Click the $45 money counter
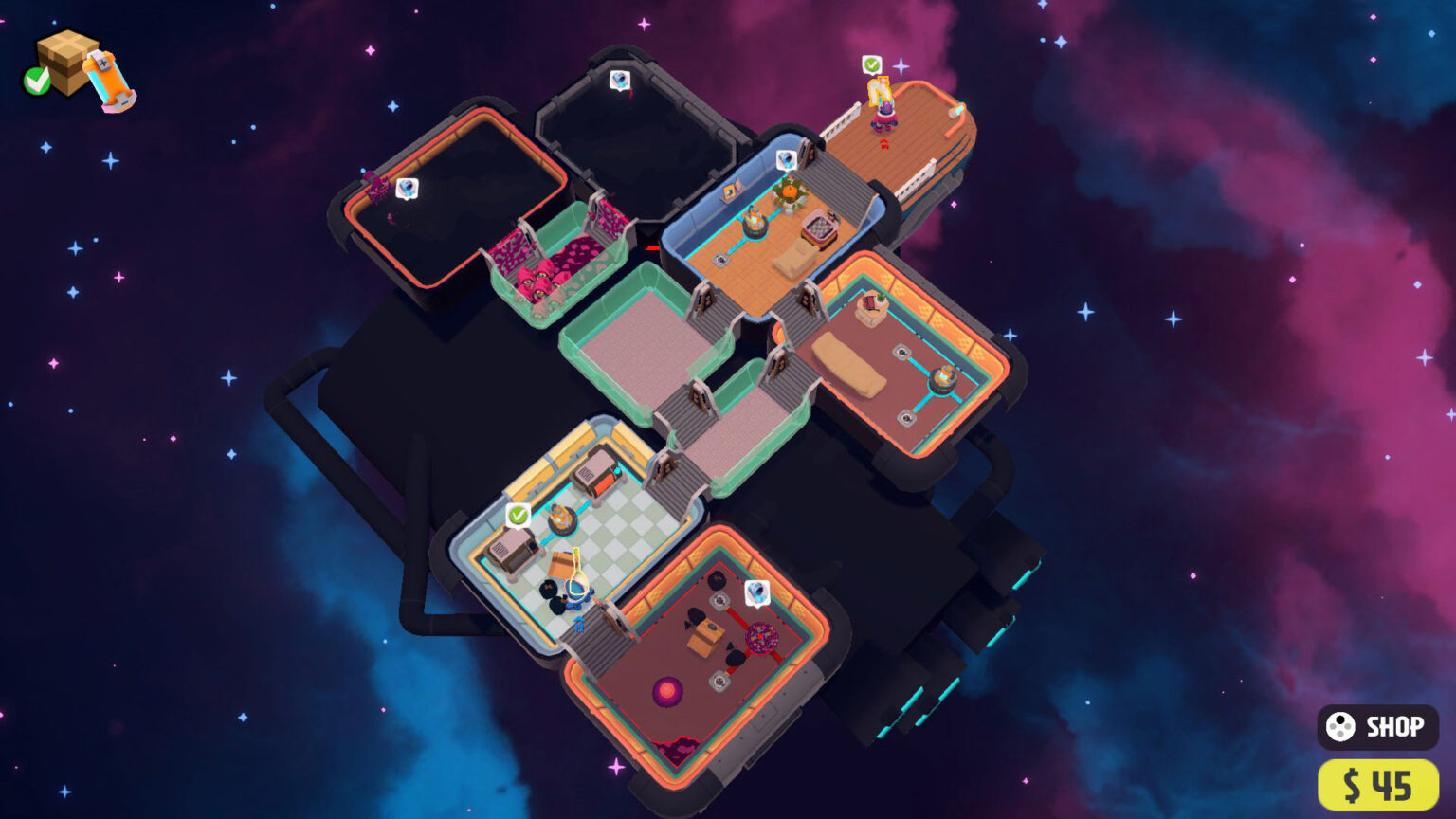This screenshot has height=819, width=1456. [1377, 783]
